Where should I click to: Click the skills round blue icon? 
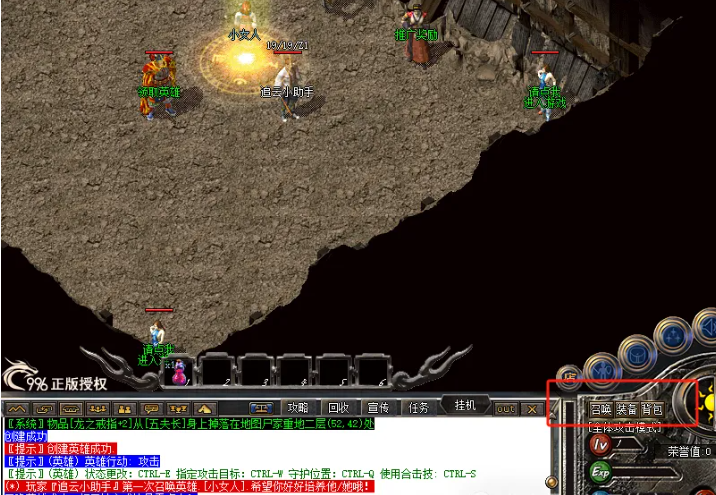[x=673, y=334]
